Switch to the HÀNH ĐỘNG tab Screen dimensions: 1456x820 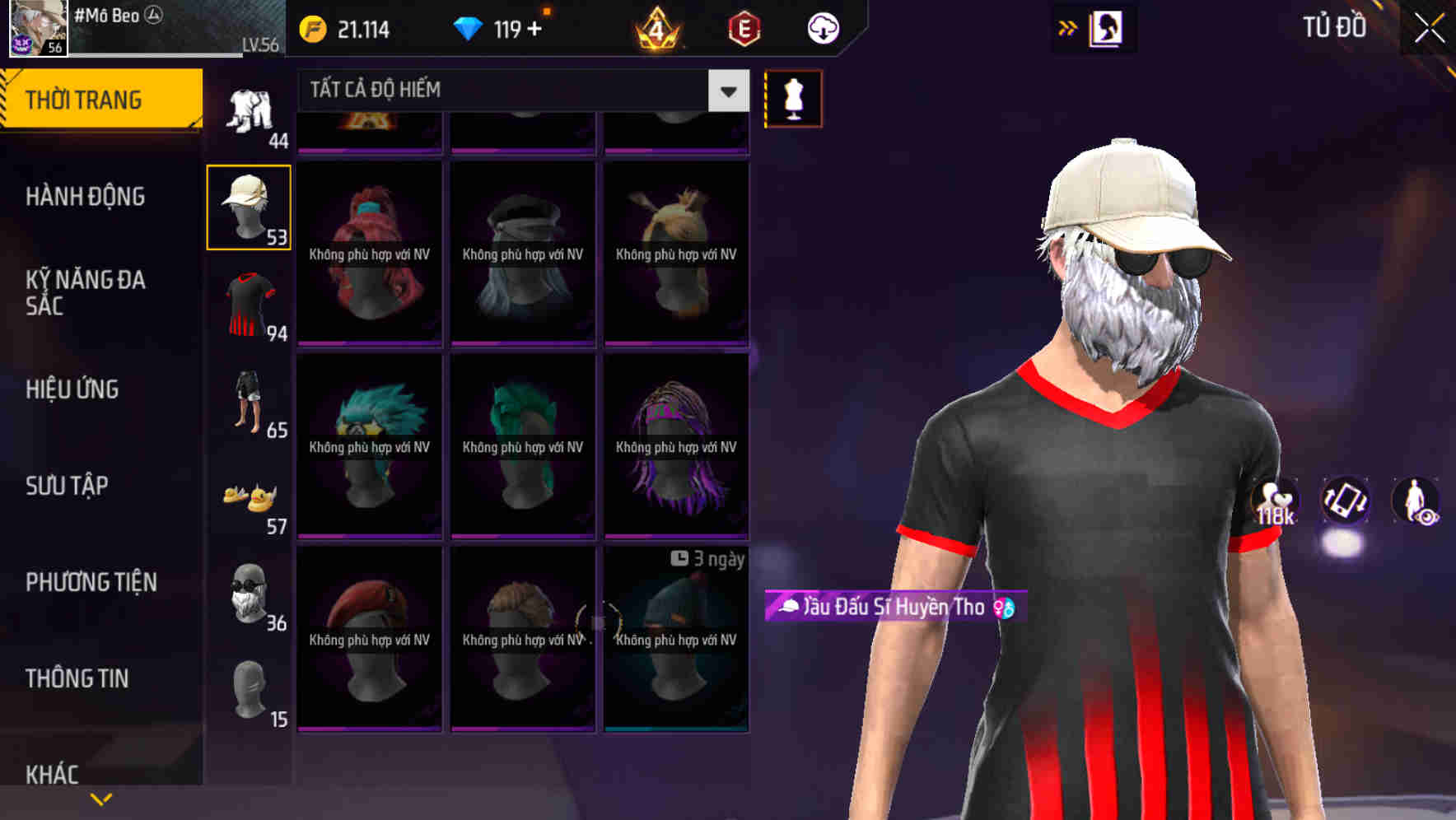point(86,196)
